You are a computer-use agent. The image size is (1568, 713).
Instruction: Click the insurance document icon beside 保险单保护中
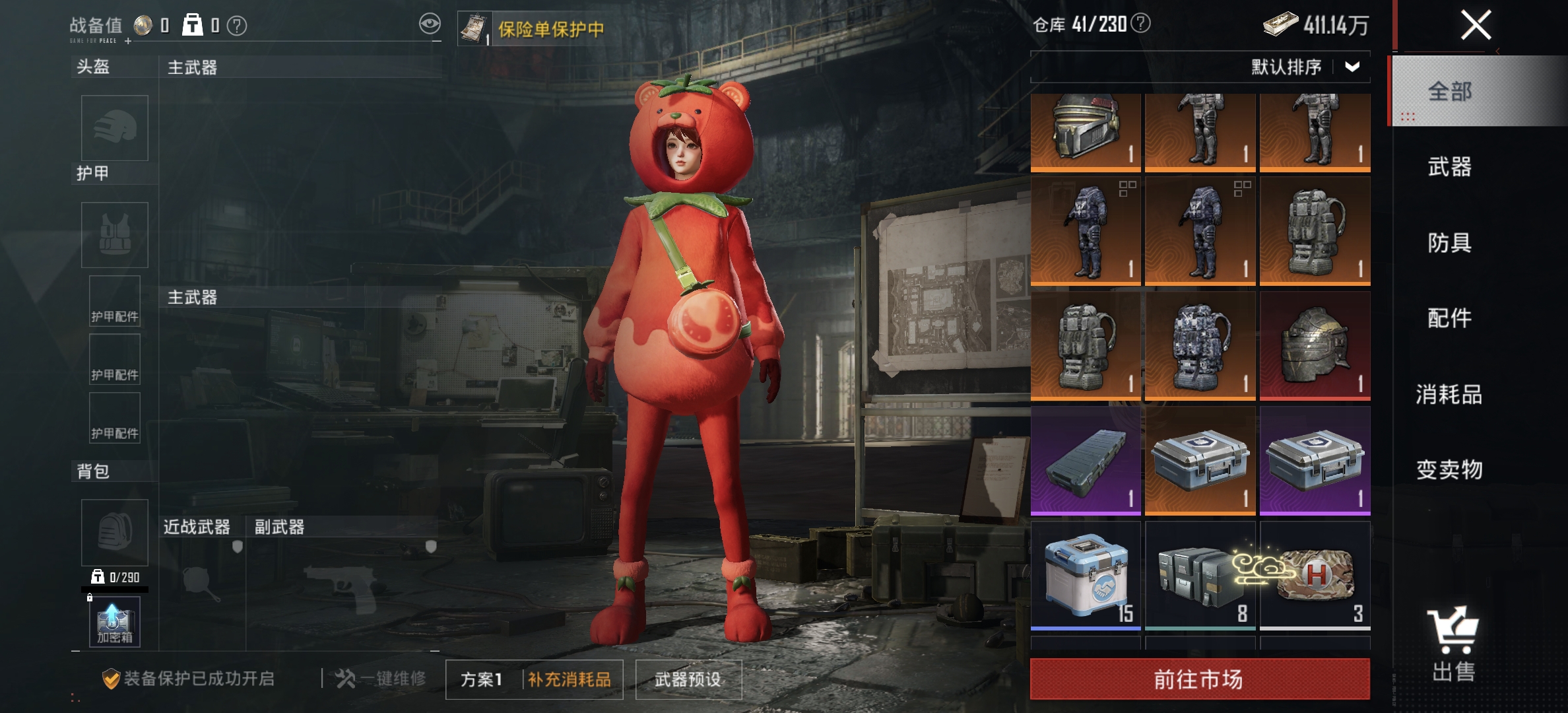(474, 26)
